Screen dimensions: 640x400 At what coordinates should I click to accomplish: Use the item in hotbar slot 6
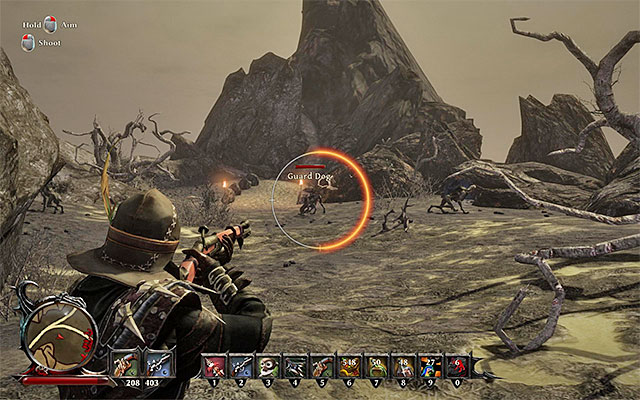click(349, 366)
